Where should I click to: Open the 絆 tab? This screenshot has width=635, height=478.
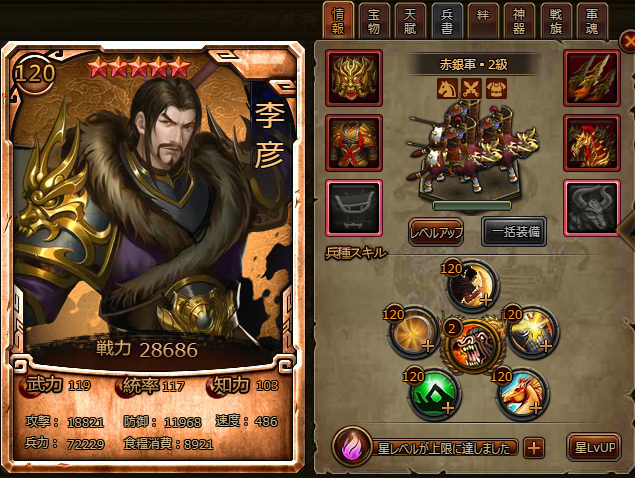482,18
